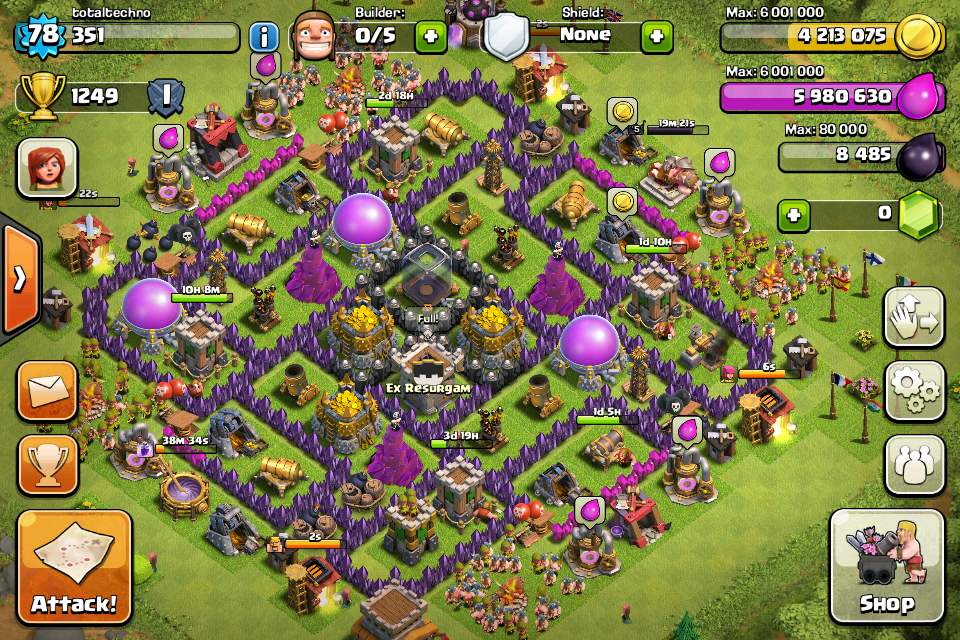Open the Shop
Image resolution: width=960 pixels, height=640 pixels.
(886, 567)
